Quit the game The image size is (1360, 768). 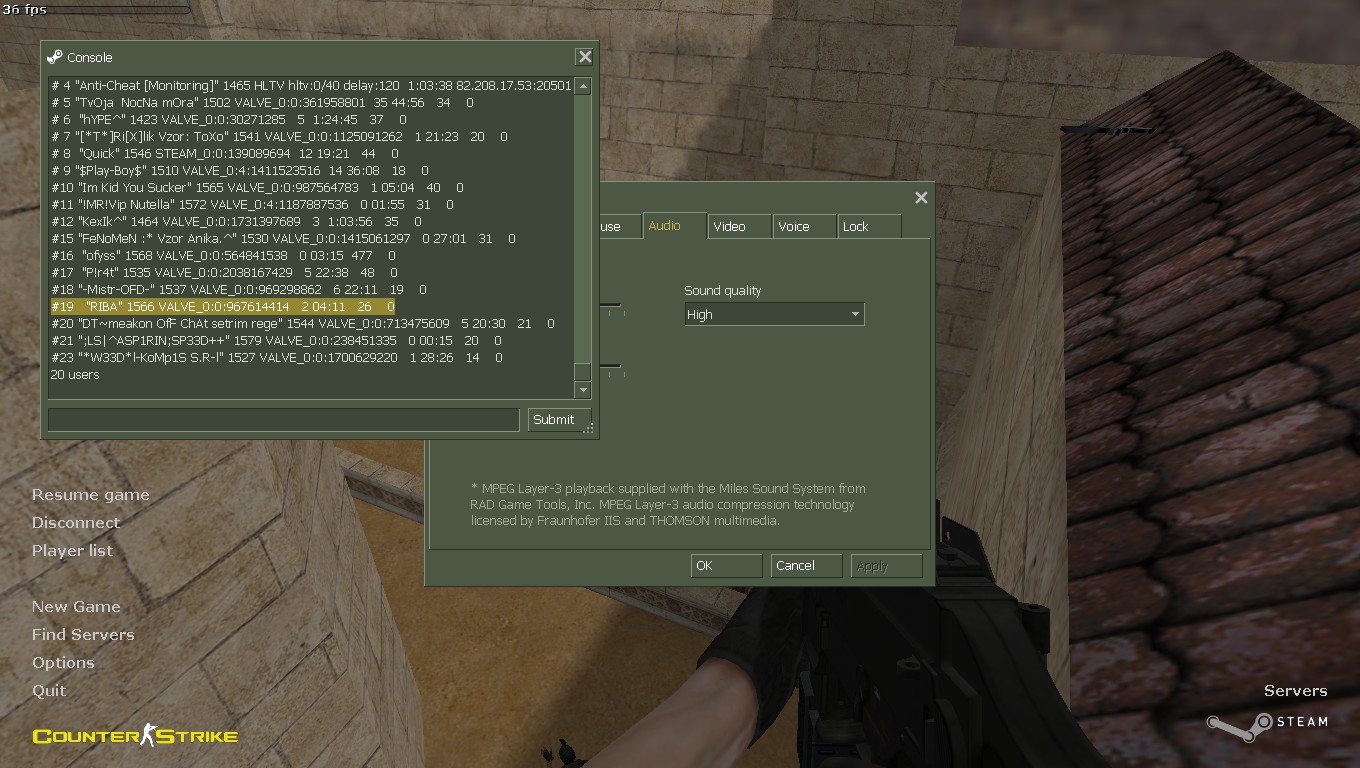pos(49,691)
